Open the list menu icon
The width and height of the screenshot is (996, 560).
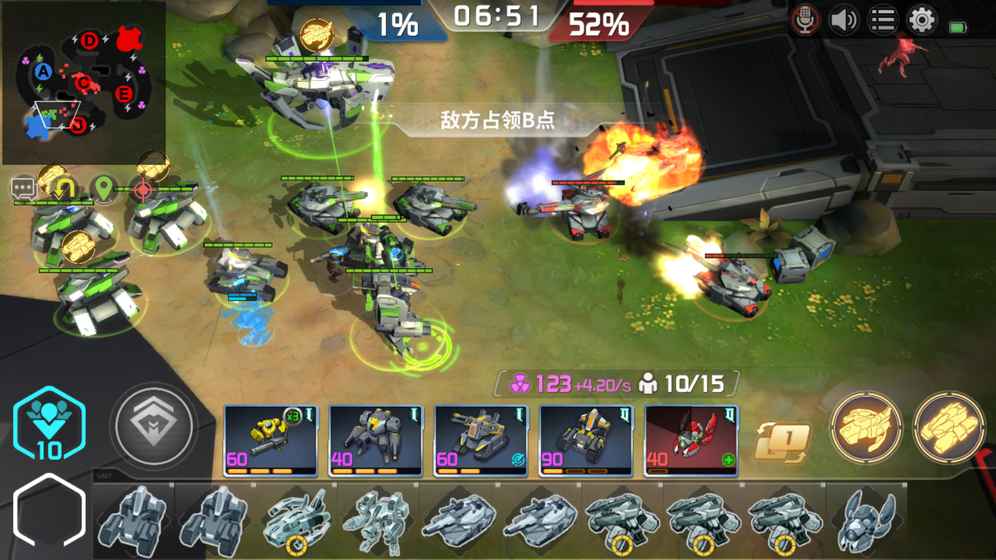pyautogui.click(x=882, y=20)
